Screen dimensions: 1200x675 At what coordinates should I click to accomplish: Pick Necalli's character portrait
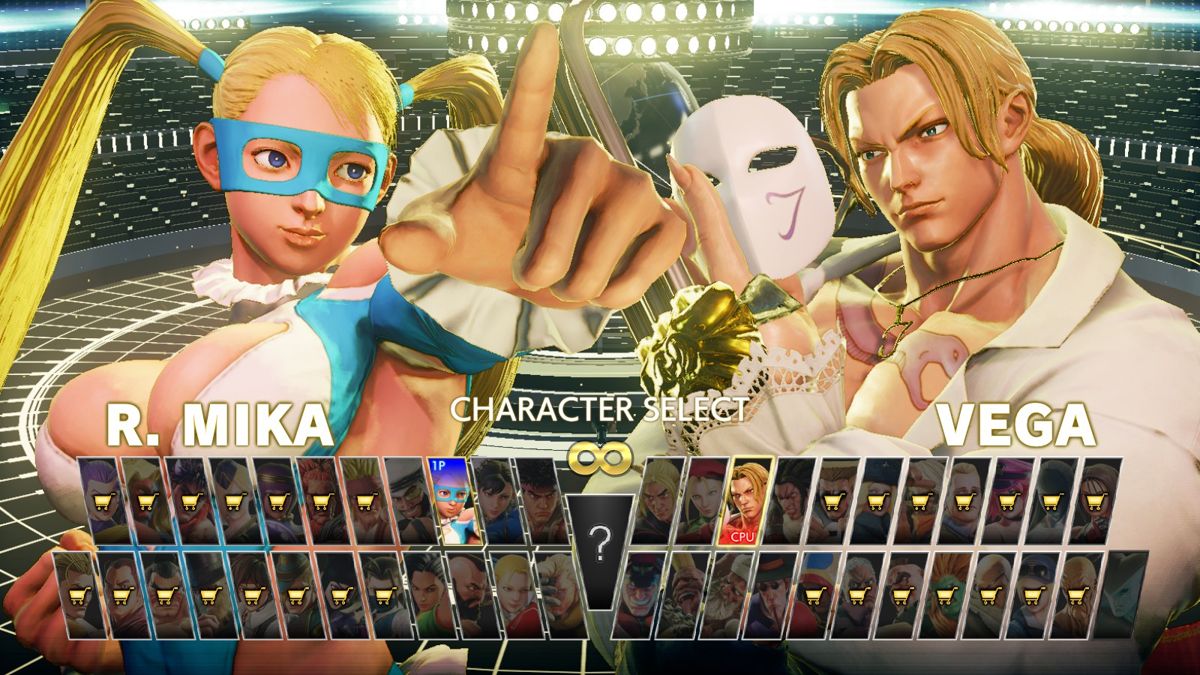click(790, 500)
